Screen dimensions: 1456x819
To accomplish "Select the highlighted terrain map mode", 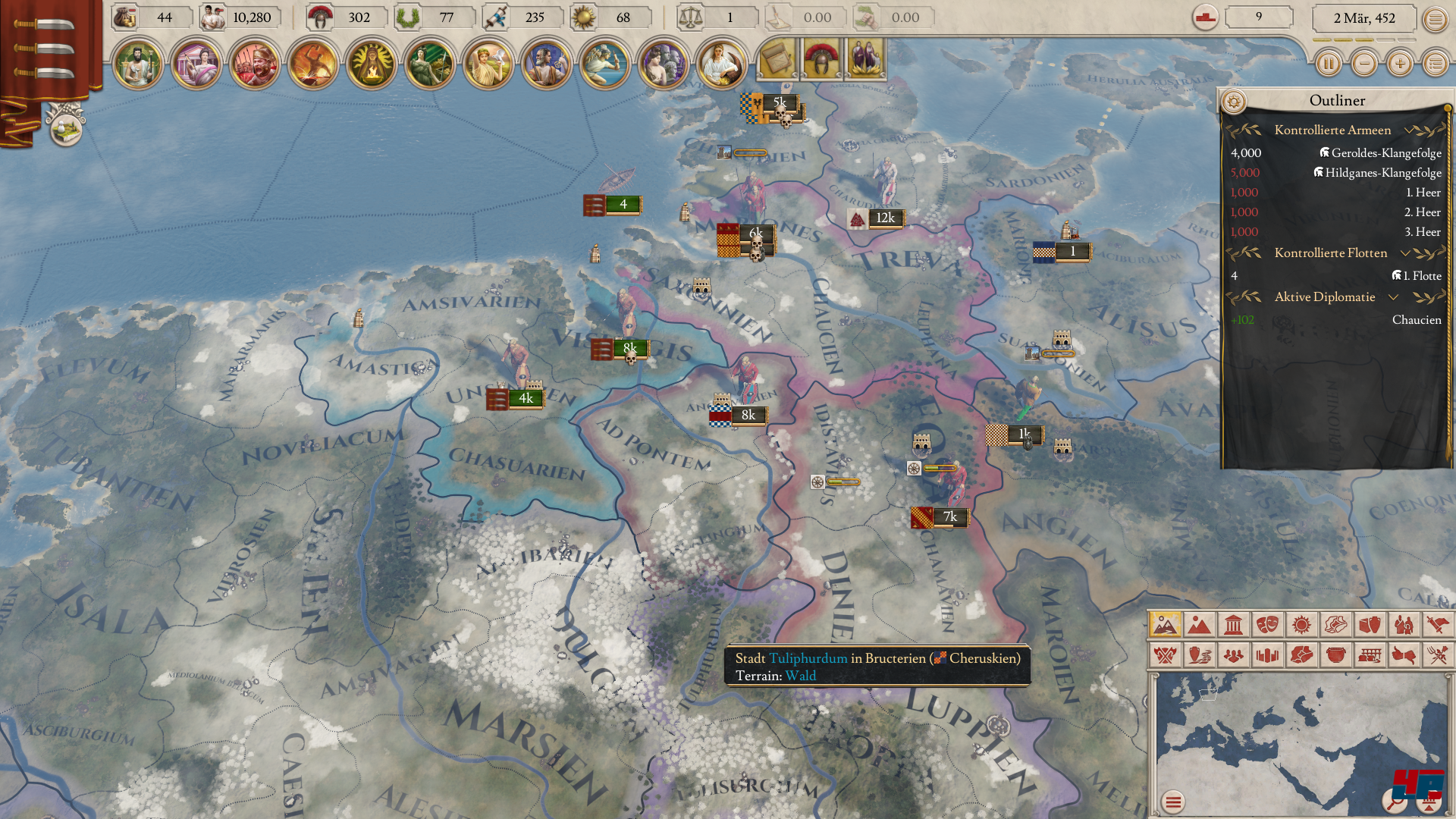I will (x=1165, y=625).
